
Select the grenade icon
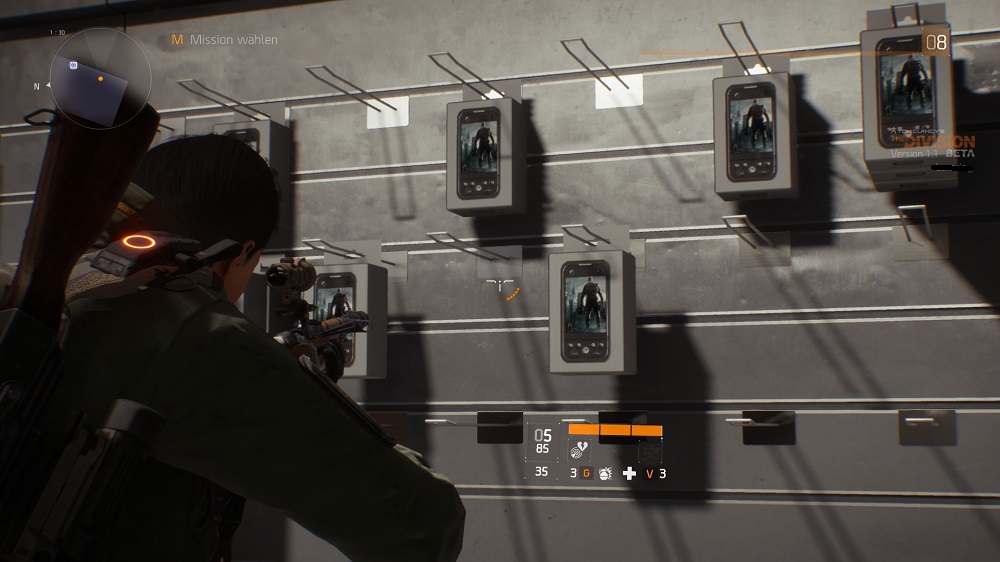(x=605, y=473)
